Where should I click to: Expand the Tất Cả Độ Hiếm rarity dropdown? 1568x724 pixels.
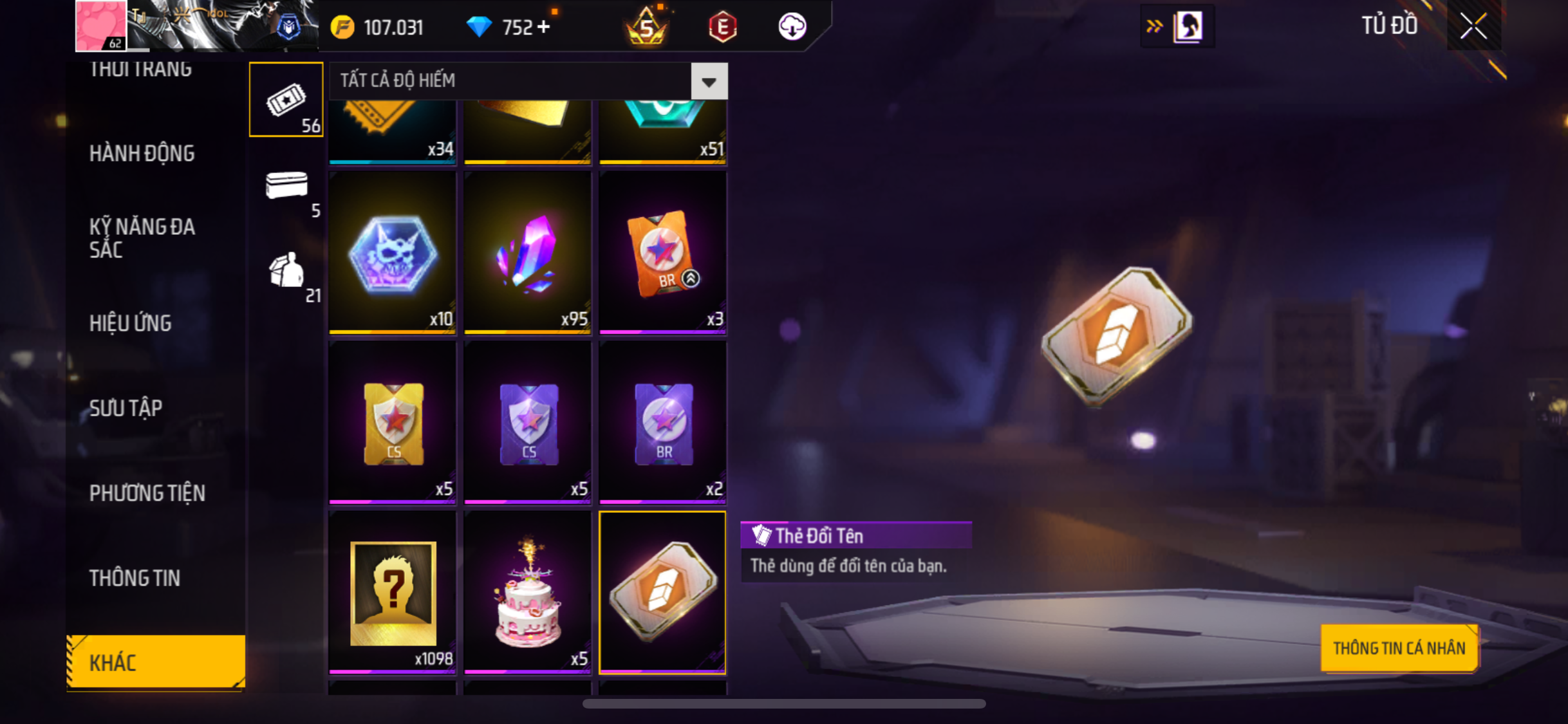(709, 81)
